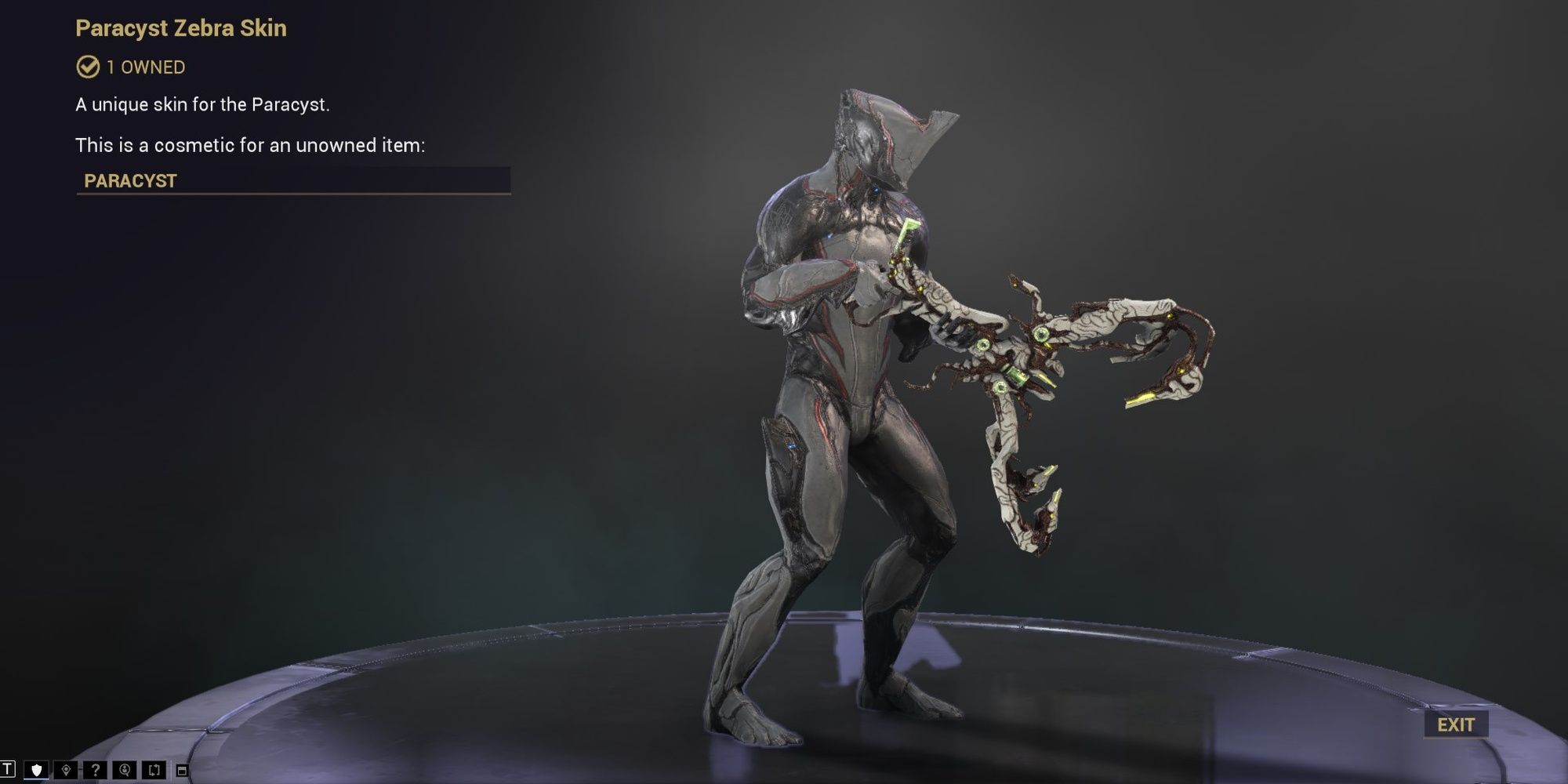The height and width of the screenshot is (784, 1568).
Task: Select PARACYST in the unowned item list
Action: (x=129, y=179)
